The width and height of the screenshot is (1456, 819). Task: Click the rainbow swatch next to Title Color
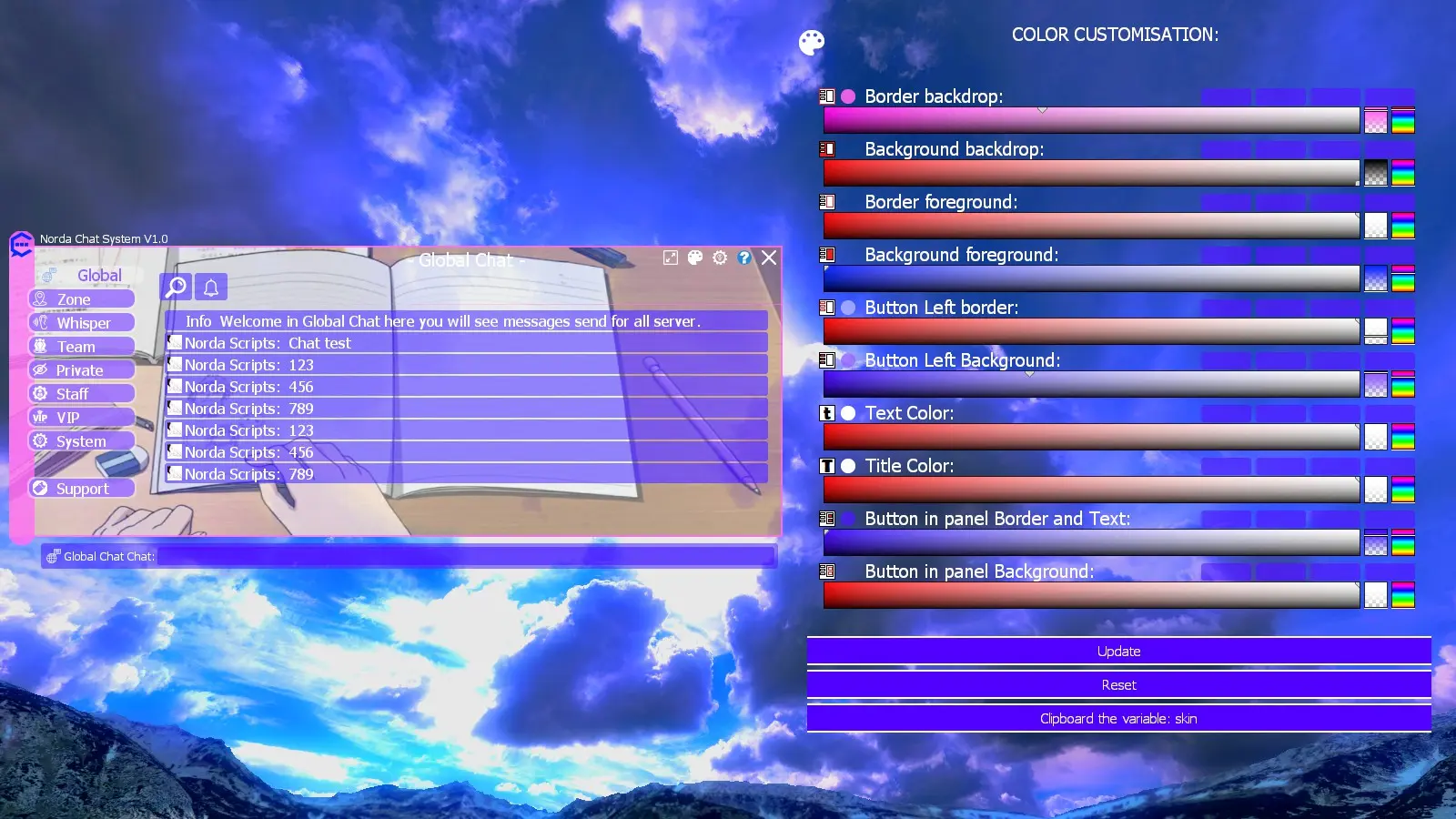click(1404, 489)
